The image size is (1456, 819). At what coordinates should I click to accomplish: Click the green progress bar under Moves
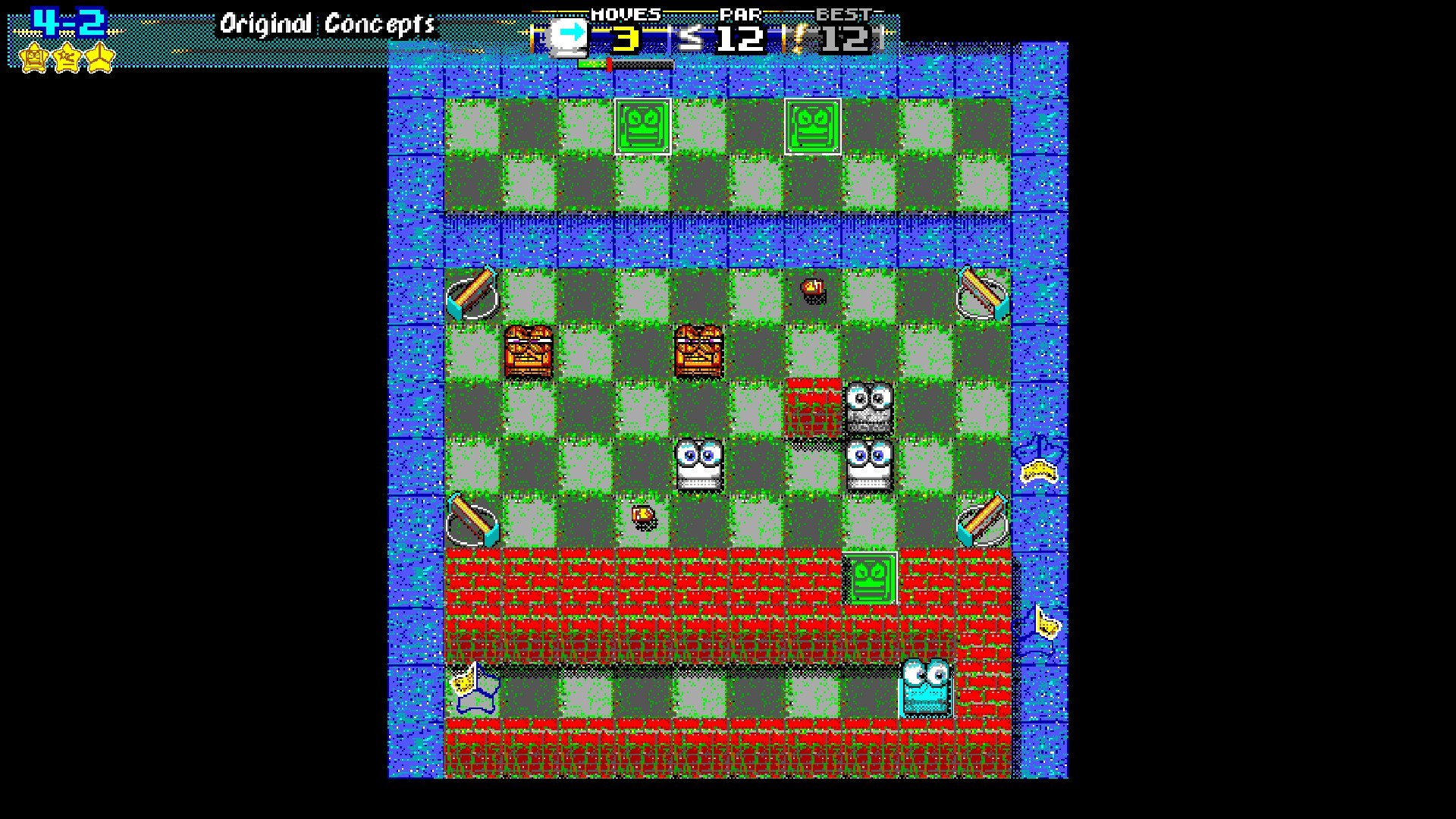tap(595, 64)
